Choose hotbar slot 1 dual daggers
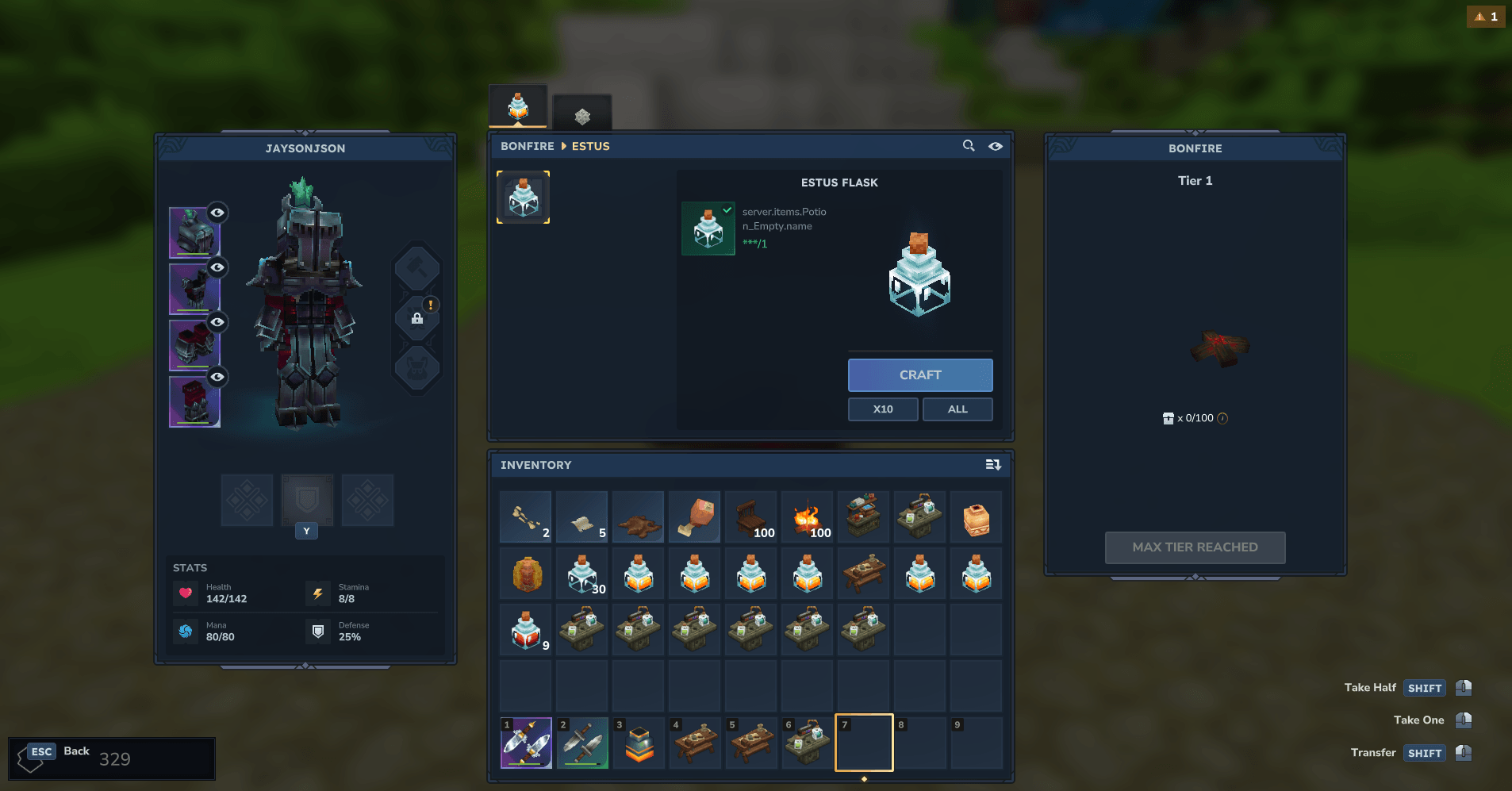1512x791 pixels. tap(526, 743)
